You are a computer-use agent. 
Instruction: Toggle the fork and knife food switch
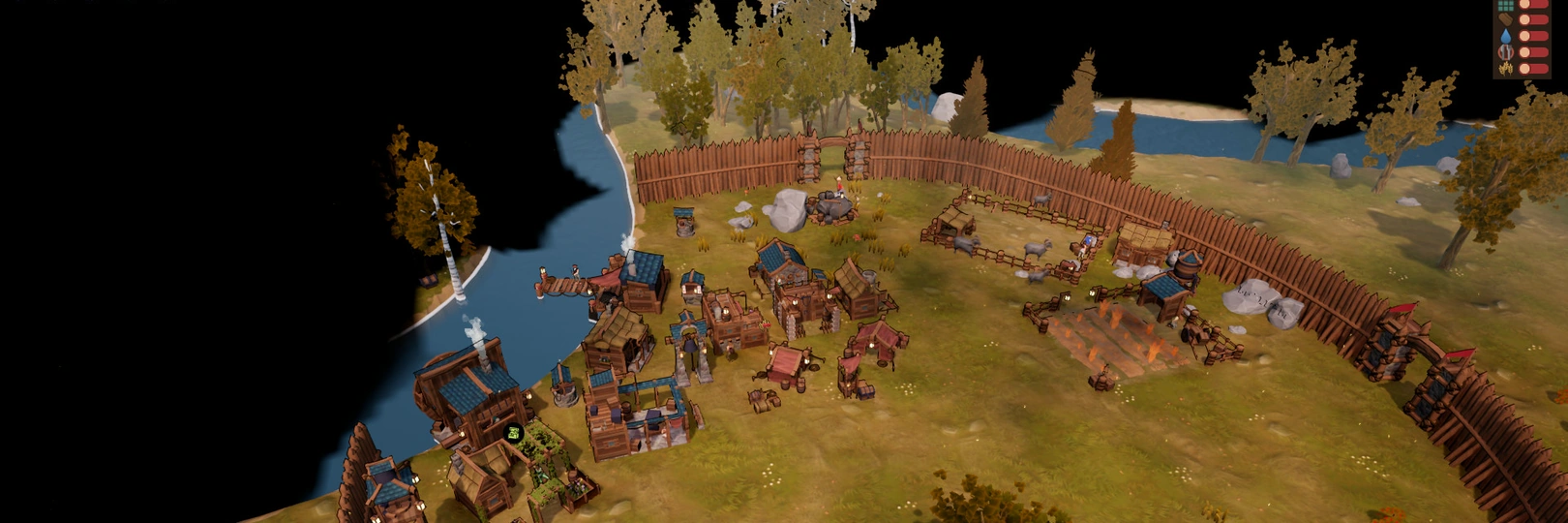[1533, 52]
